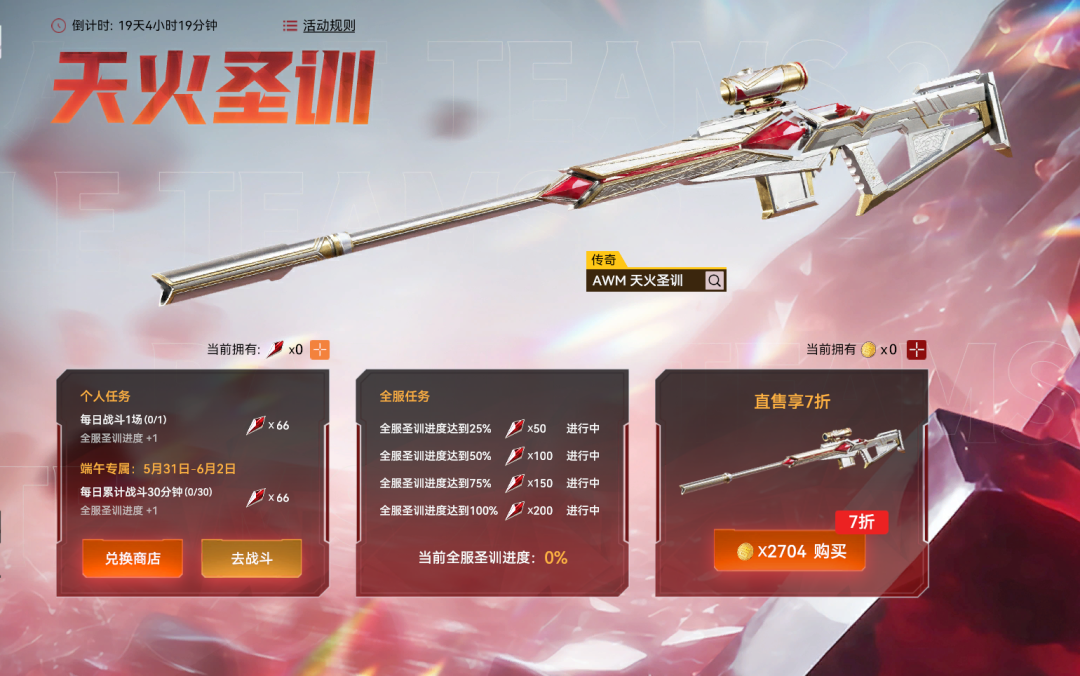Buy the rifle for 2704 coins

coord(789,551)
